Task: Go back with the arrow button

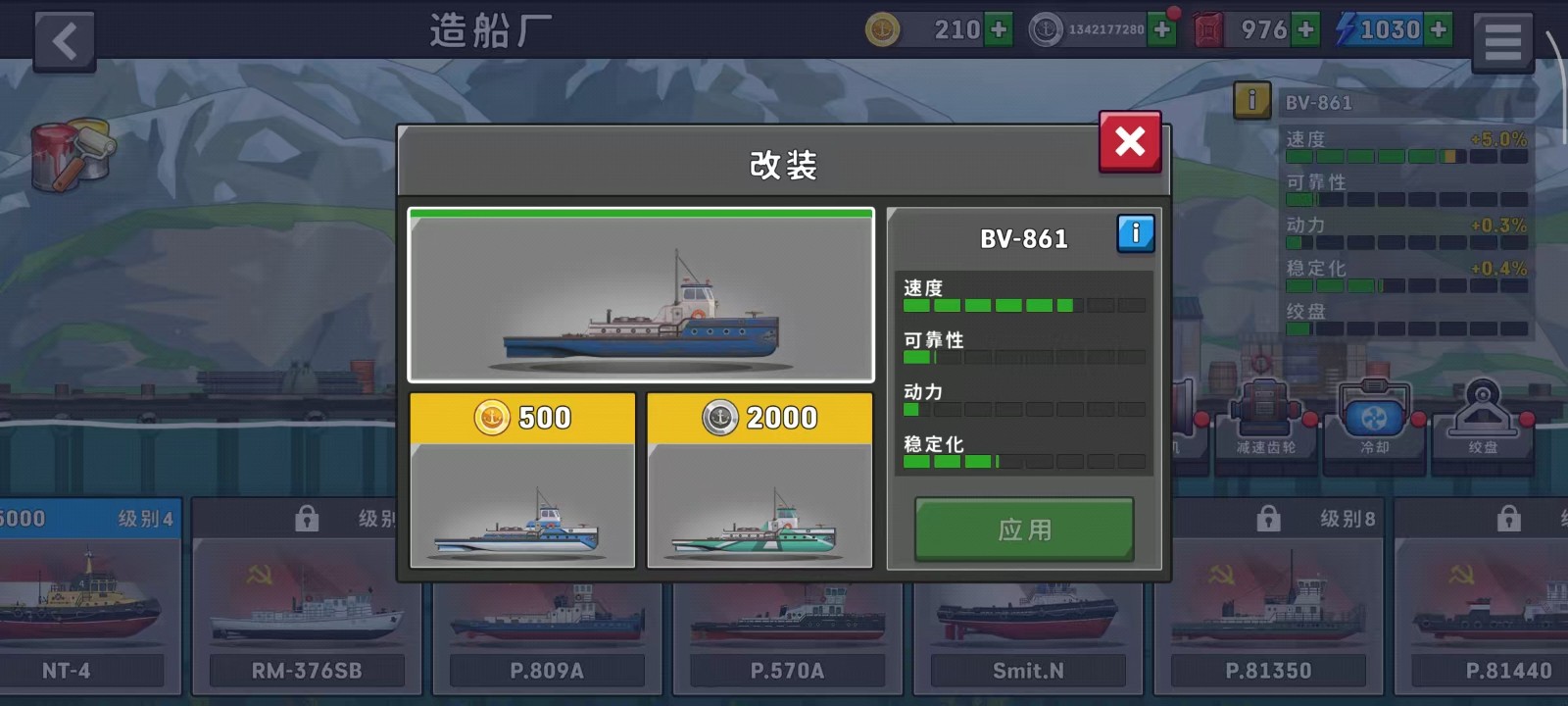Action: tap(65, 41)
